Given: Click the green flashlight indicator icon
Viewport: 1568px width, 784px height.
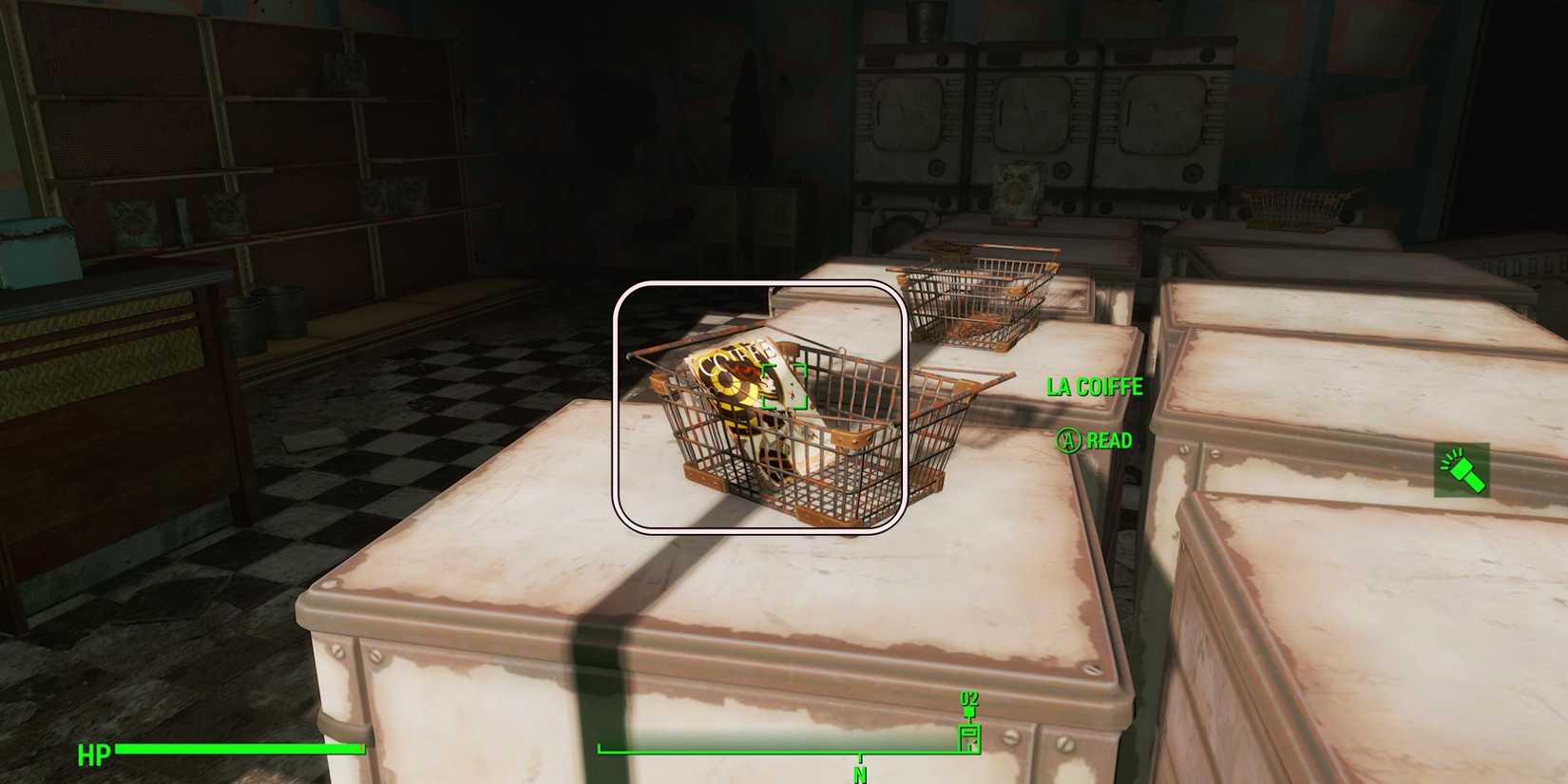Looking at the screenshot, I should (x=1461, y=470).
